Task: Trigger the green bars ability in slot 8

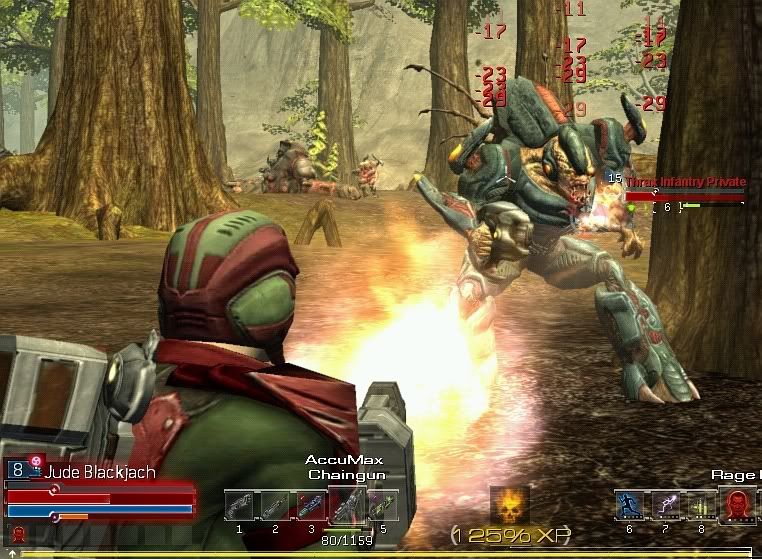Action: pyautogui.click(x=700, y=505)
